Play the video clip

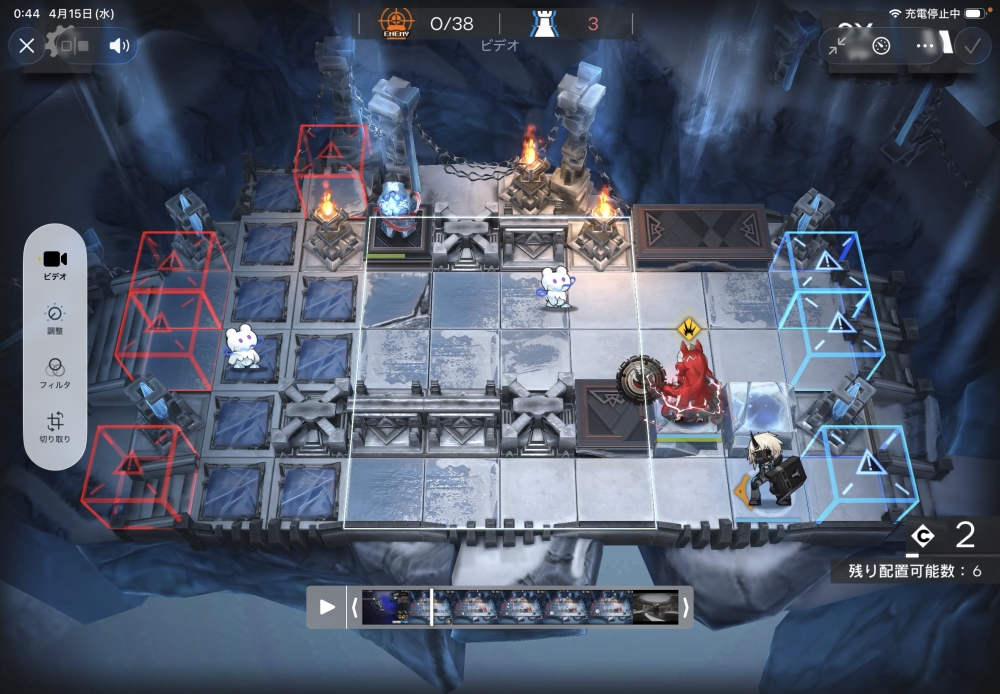[x=326, y=607]
